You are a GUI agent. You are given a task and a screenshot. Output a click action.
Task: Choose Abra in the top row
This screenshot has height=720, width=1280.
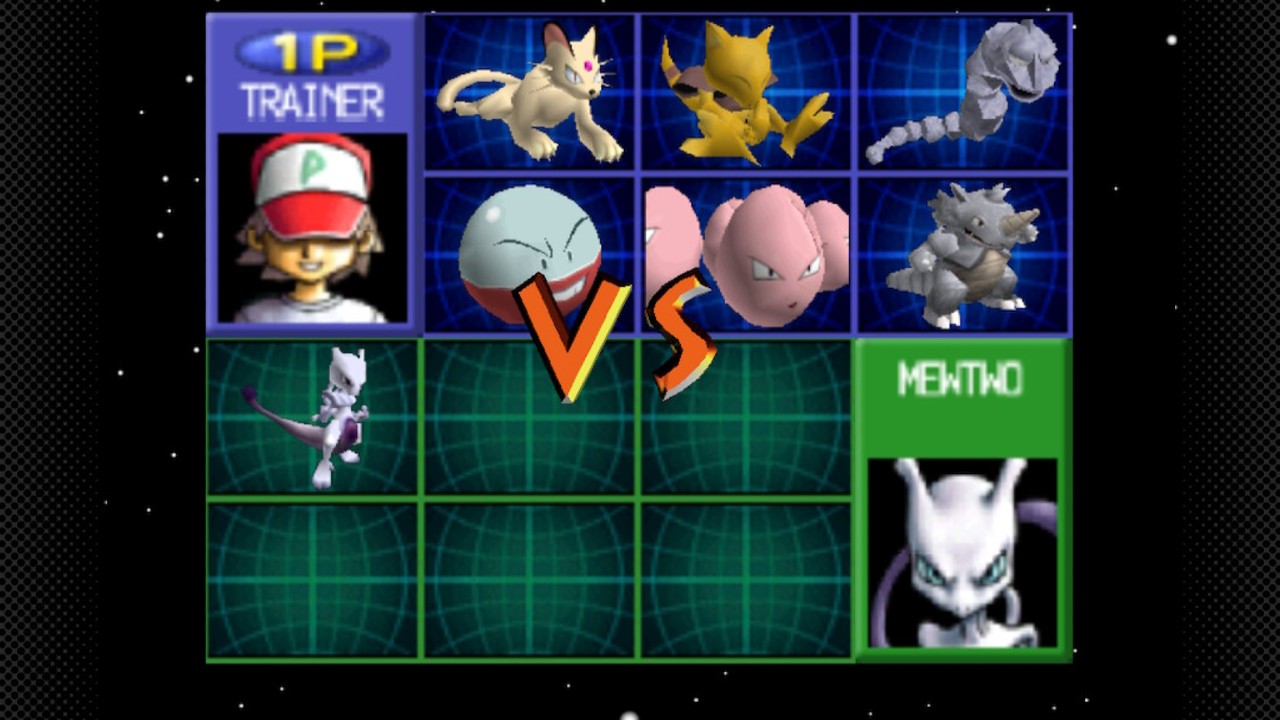745,90
